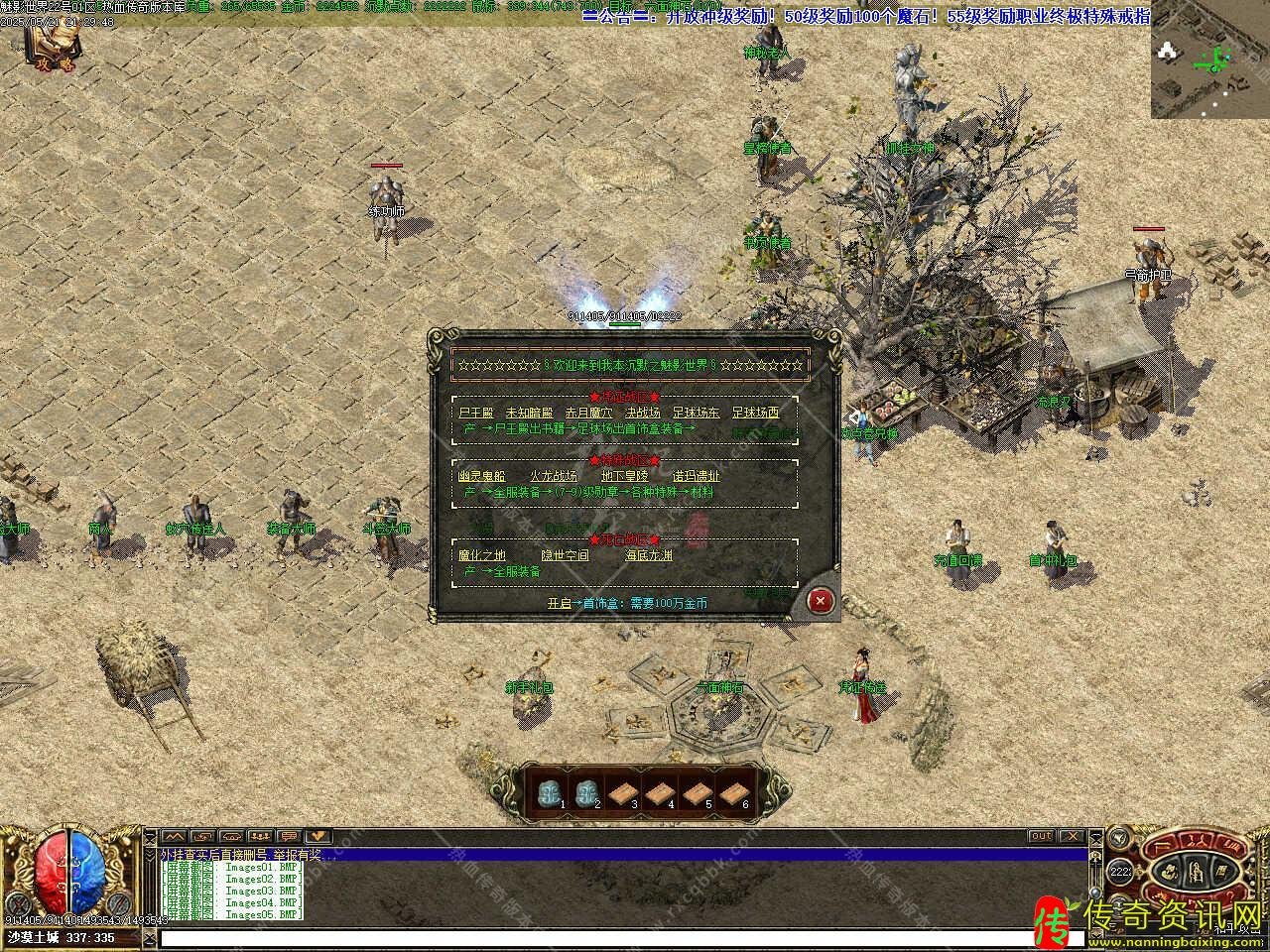Teleport to 魔化之地
Viewport: 1270px width, 952px height.
tap(481, 555)
